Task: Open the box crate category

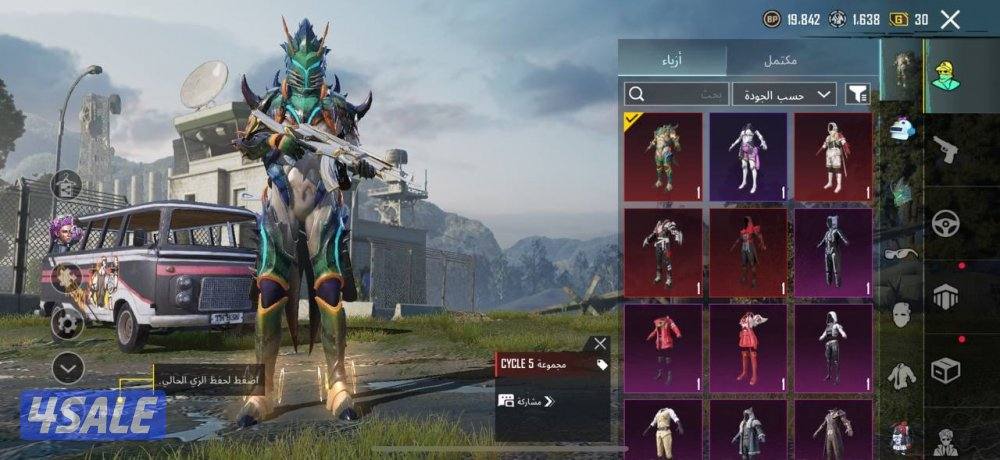Action: (x=945, y=371)
